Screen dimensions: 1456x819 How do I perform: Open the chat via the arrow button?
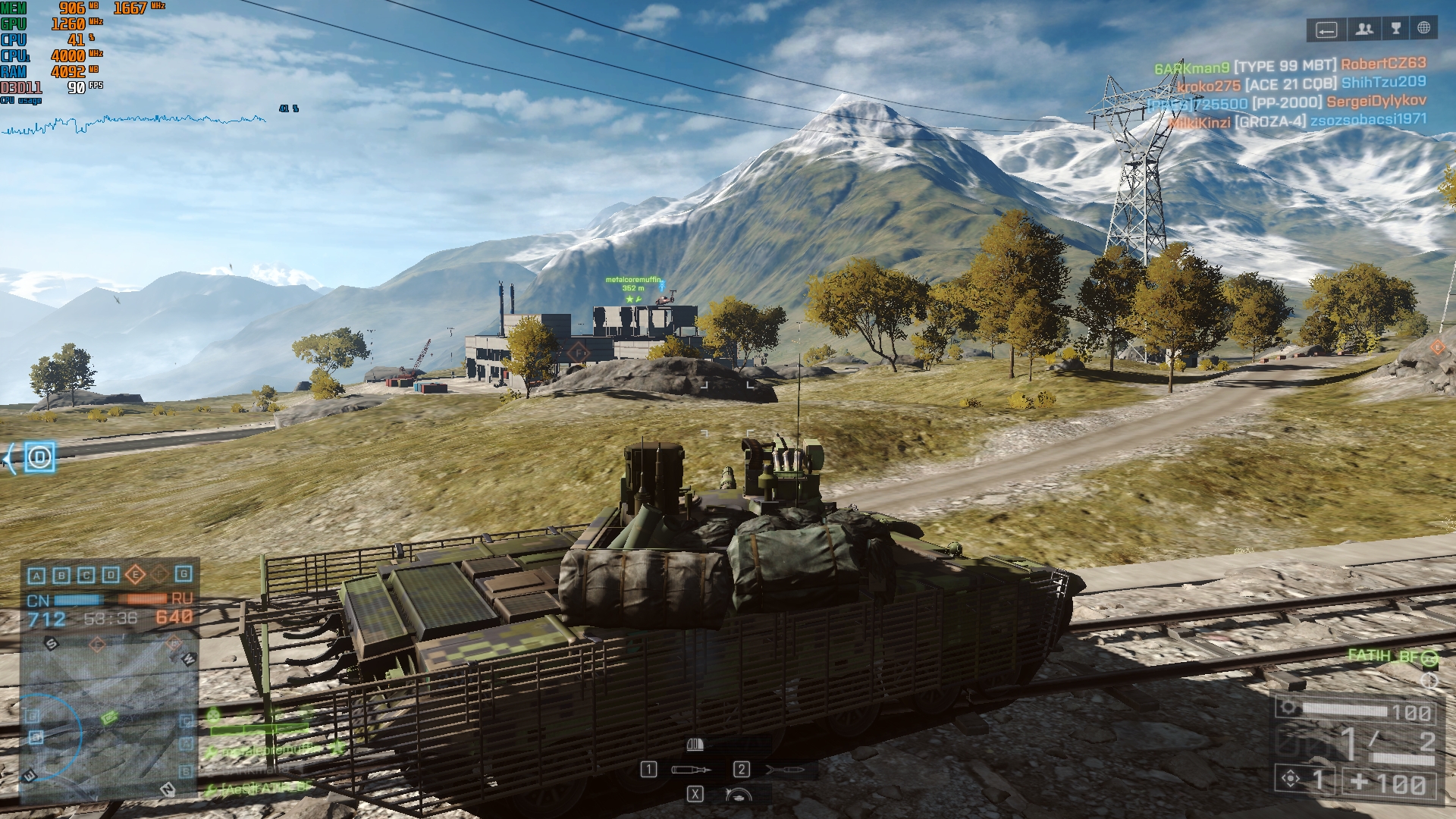pyautogui.click(x=1326, y=30)
